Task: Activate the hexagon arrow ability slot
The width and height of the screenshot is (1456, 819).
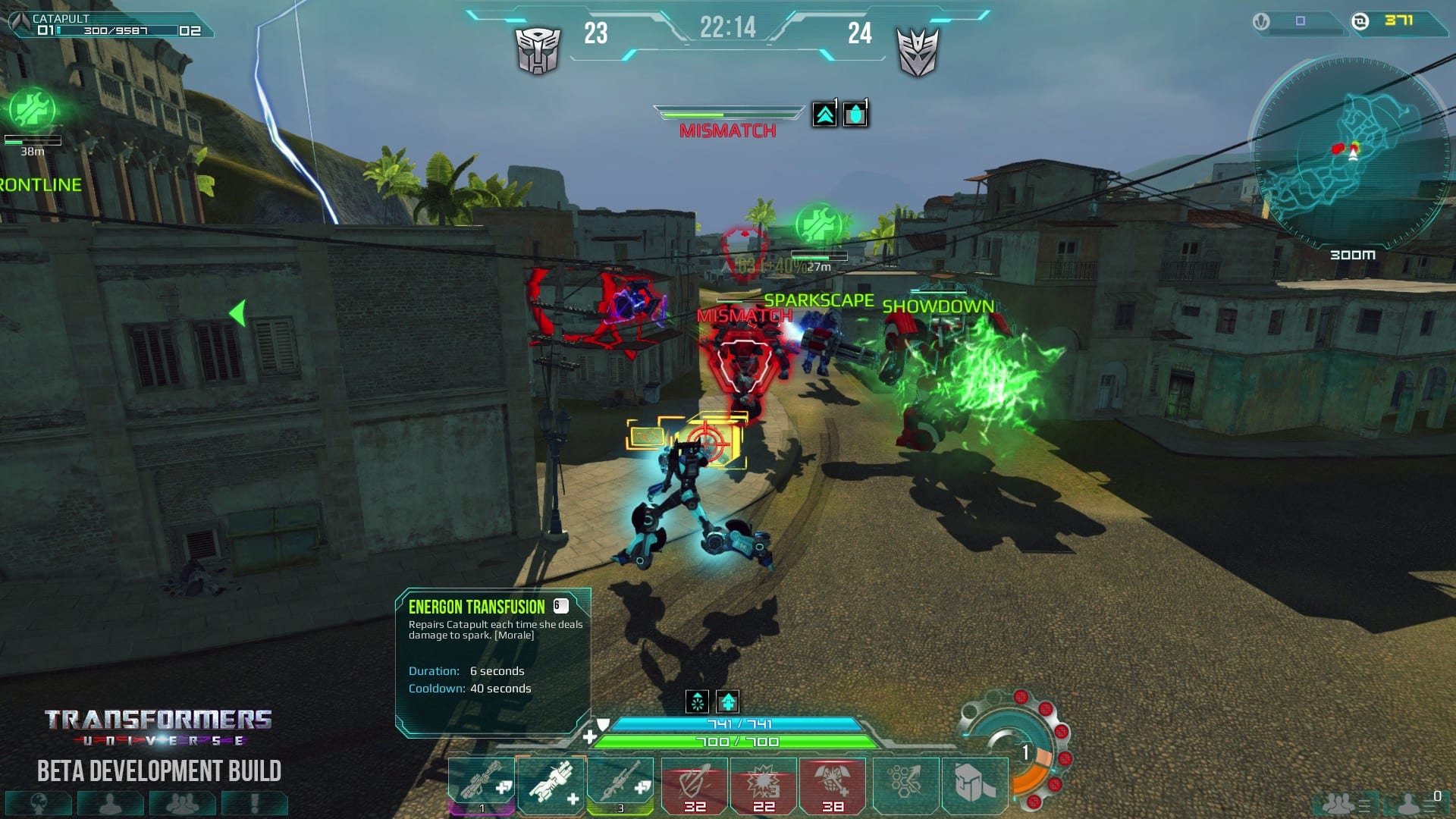Action: point(905,784)
